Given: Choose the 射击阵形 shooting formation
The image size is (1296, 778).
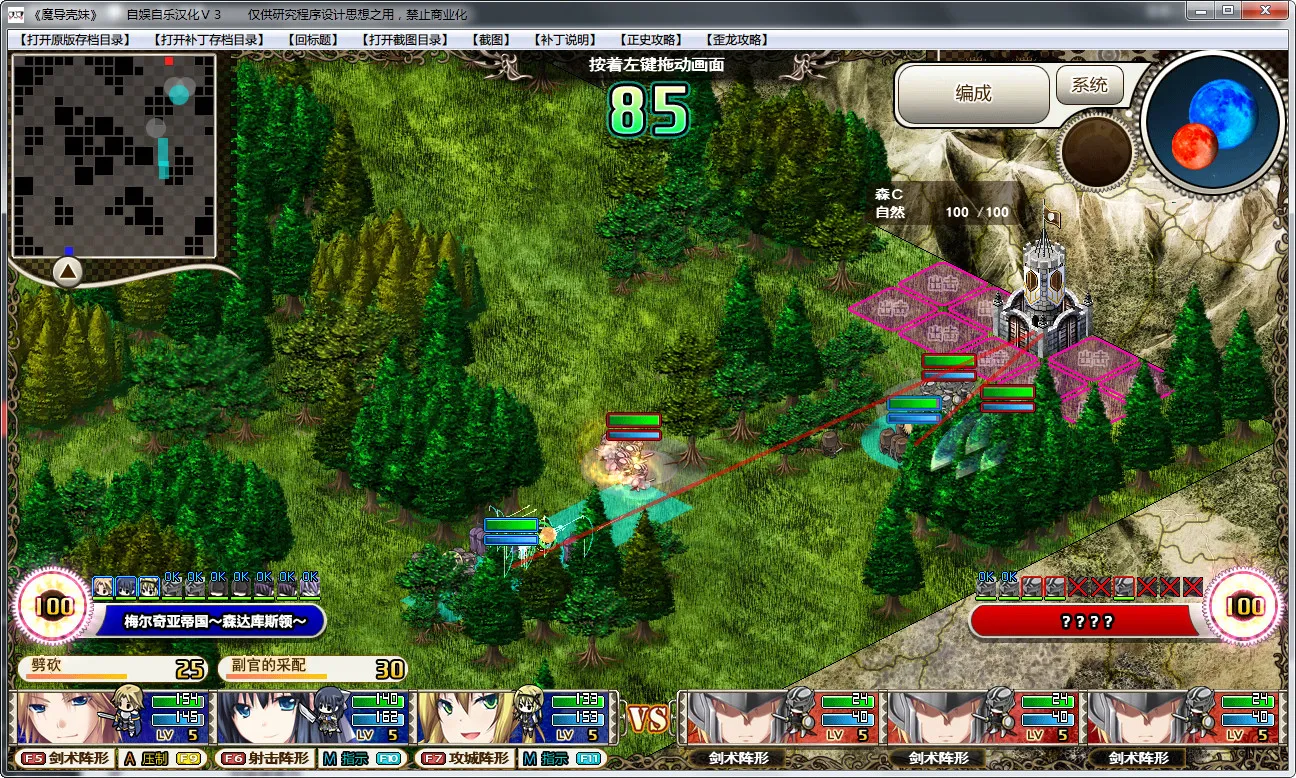Looking at the screenshot, I should pos(265,759).
